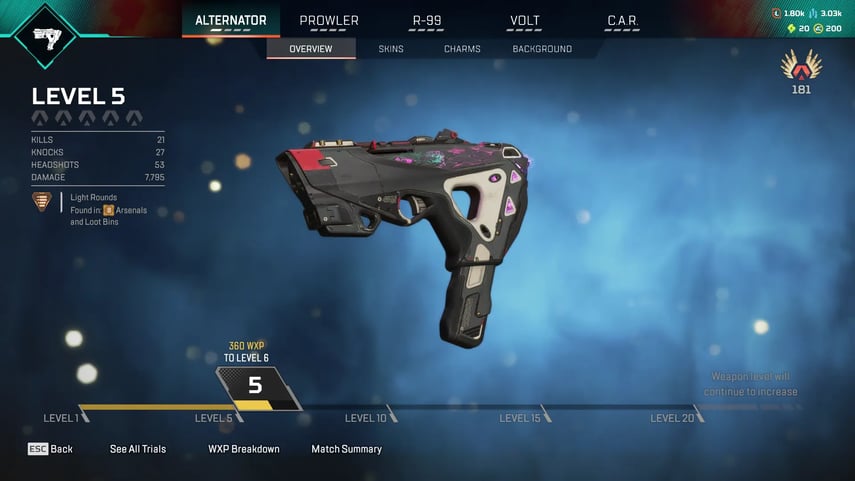Switch to the C.A.R. weapon tab
The image size is (855, 481).
623,20
